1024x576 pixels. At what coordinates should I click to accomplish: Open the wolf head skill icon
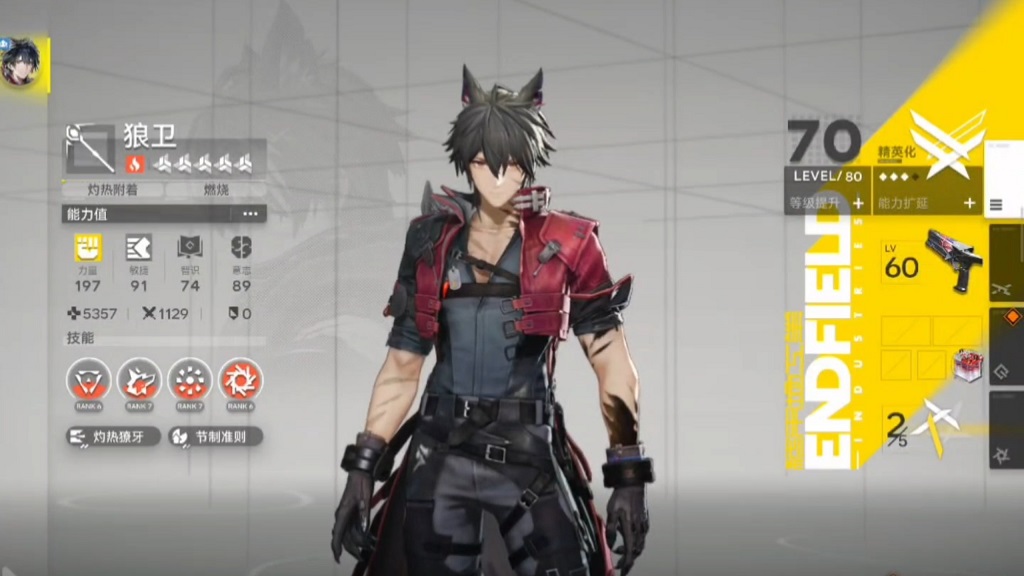point(139,380)
